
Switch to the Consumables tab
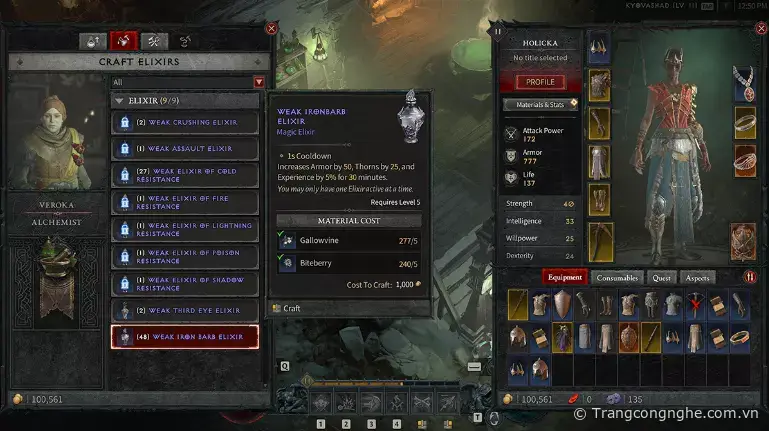point(618,278)
